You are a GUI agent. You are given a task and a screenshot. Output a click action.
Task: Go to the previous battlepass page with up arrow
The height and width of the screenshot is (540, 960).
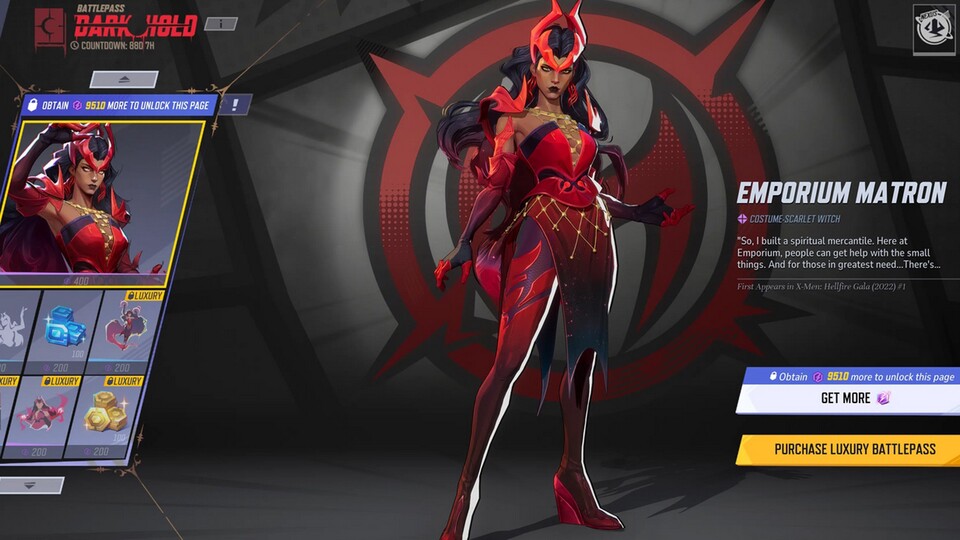124,78
